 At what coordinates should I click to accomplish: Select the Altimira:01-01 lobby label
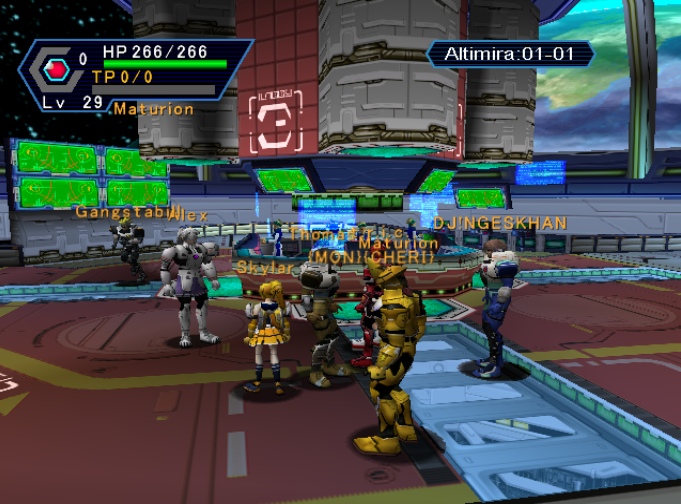pos(509,54)
